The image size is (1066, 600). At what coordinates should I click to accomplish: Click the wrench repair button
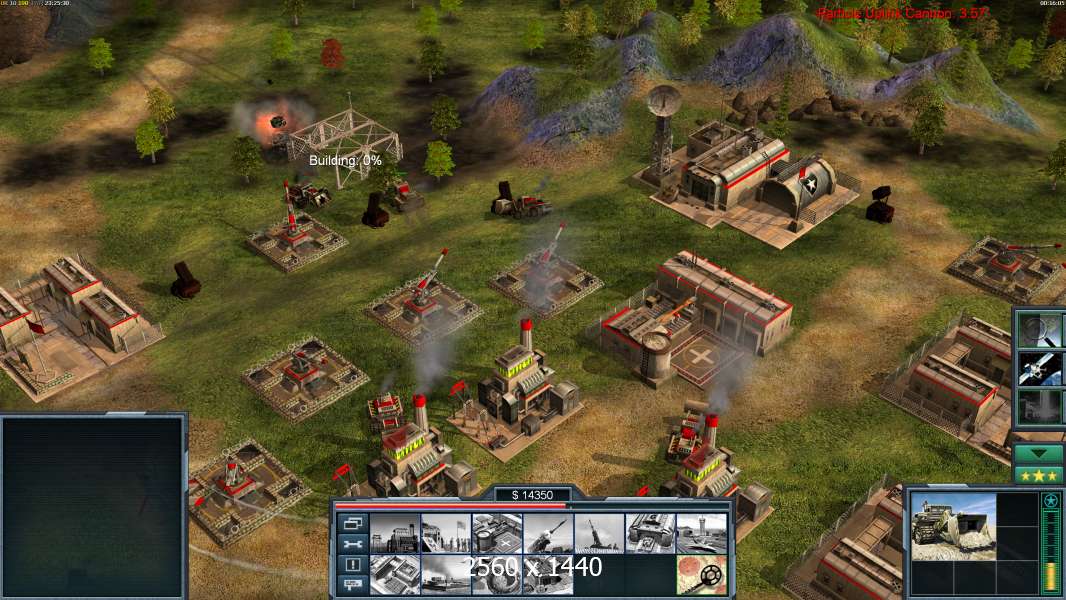pyautogui.click(x=352, y=544)
